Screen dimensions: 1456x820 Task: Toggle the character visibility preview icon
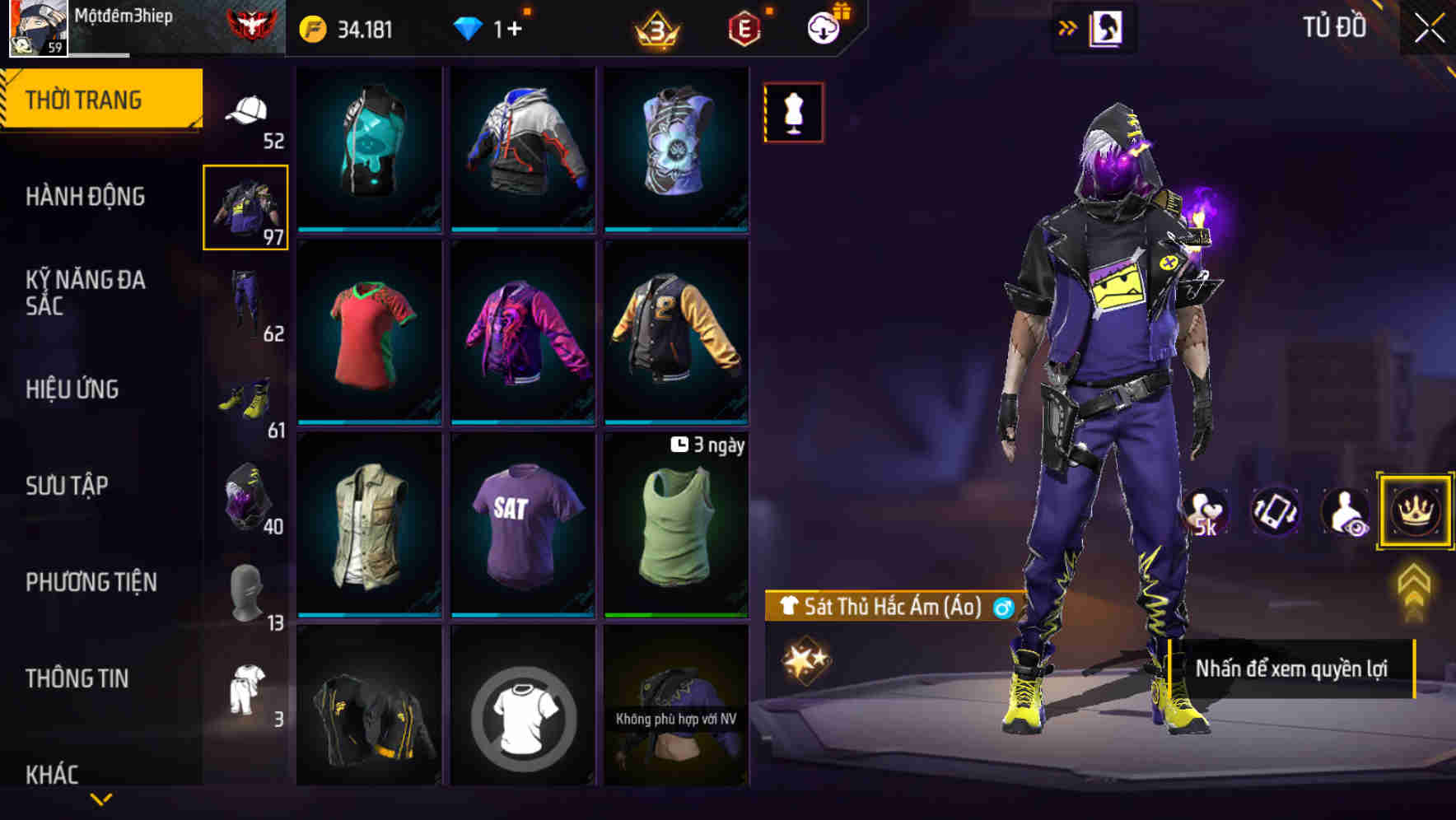coord(1344,510)
